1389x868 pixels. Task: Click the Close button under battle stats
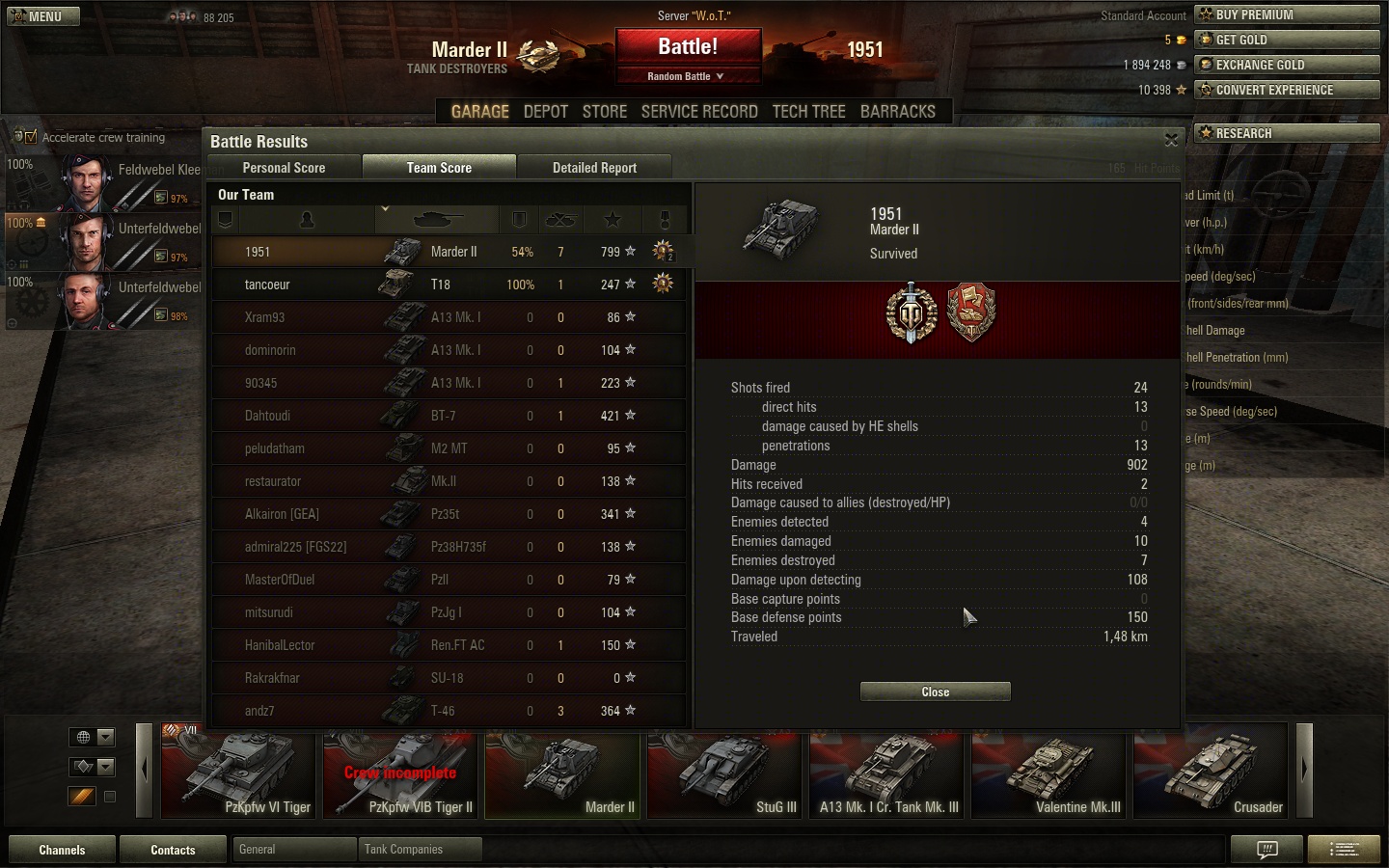pyautogui.click(x=935, y=692)
